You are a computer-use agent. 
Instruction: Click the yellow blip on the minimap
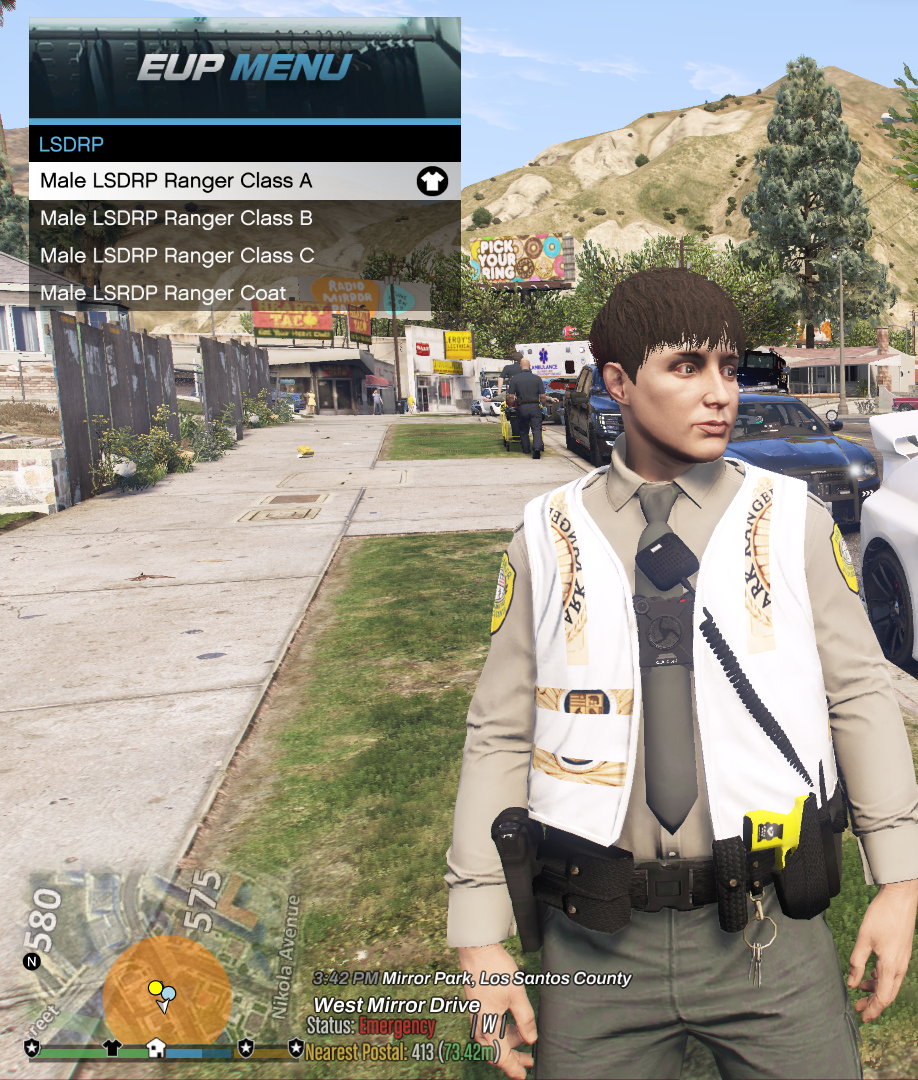coord(155,988)
